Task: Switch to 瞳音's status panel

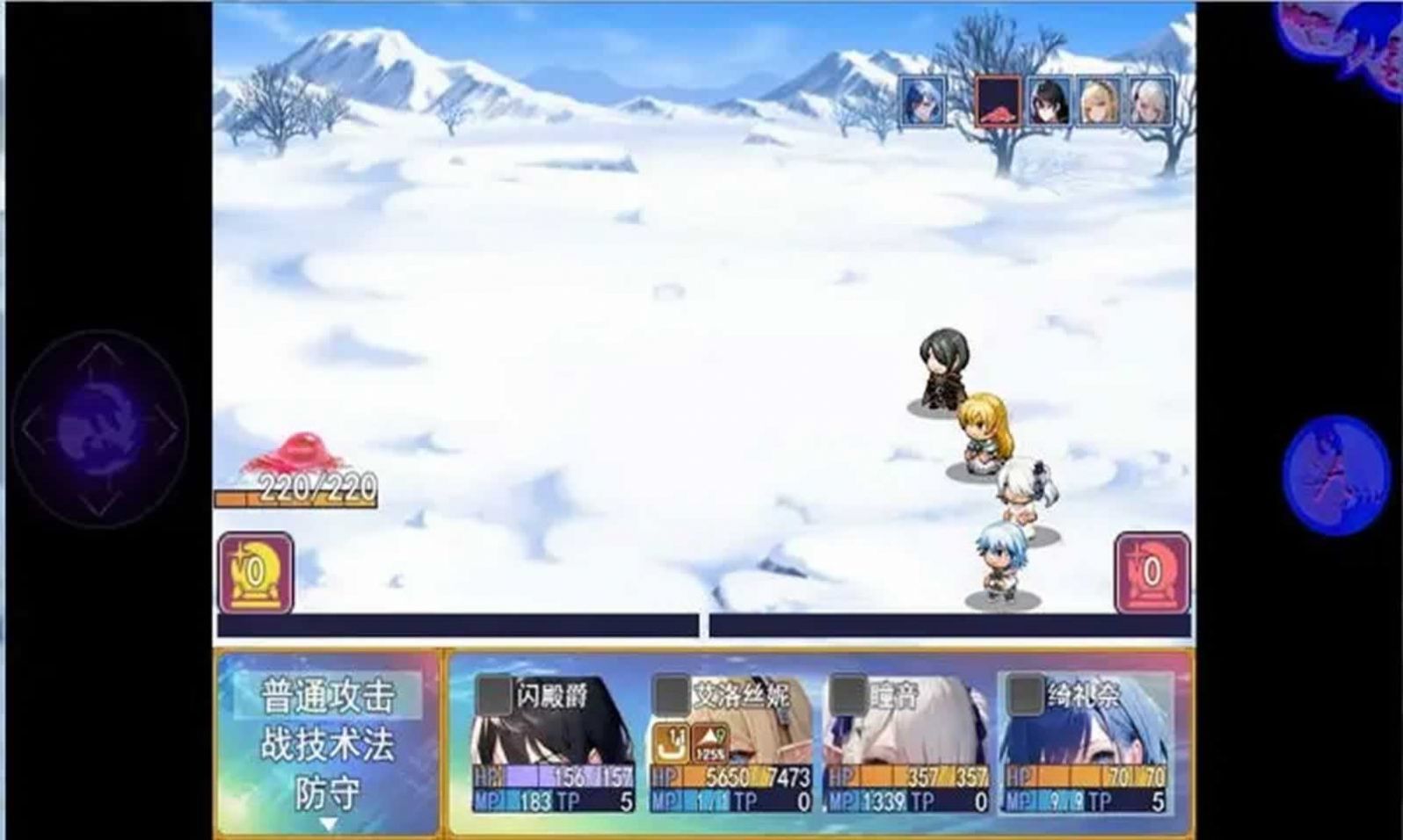Action: (905, 747)
